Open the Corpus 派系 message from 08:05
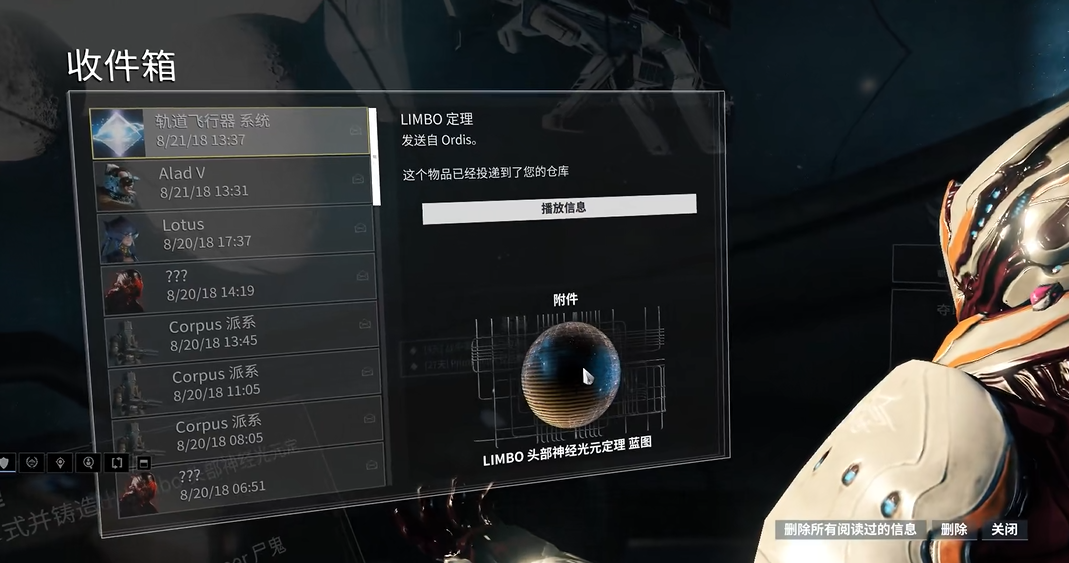The image size is (1069, 563). point(246,431)
